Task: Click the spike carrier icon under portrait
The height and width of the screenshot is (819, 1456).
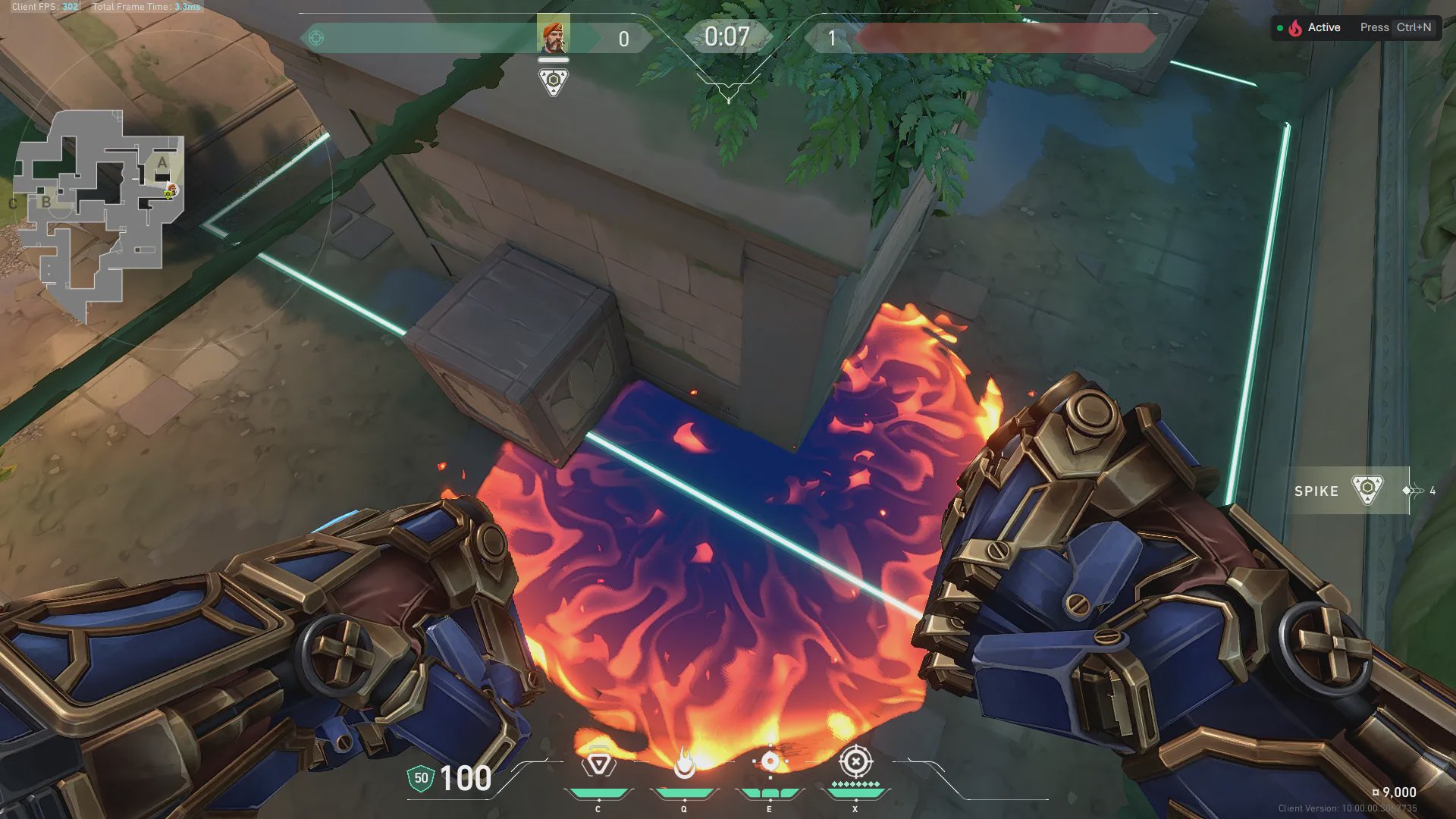Action: click(x=554, y=81)
